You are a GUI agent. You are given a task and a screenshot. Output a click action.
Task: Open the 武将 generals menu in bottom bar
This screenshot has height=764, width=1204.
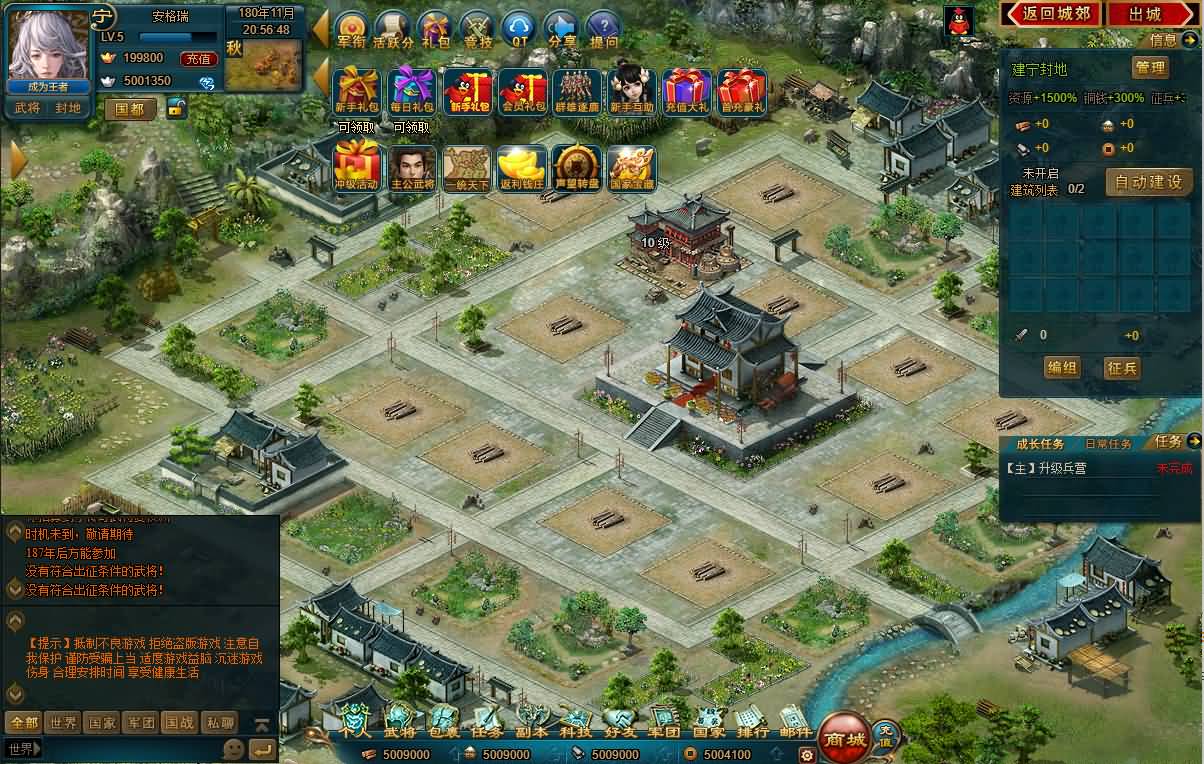(399, 722)
